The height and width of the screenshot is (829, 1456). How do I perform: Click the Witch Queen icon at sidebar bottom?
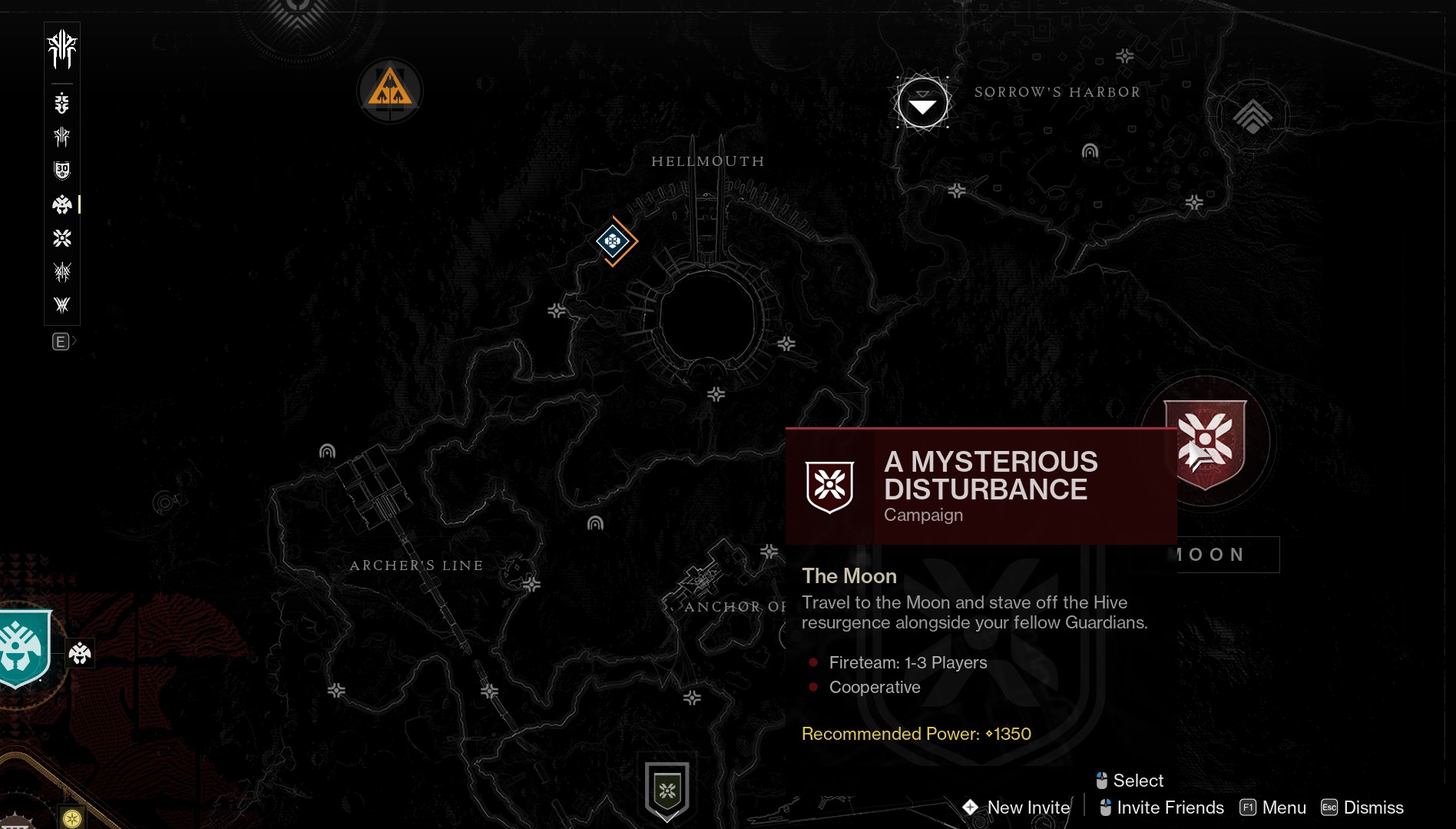(x=61, y=306)
